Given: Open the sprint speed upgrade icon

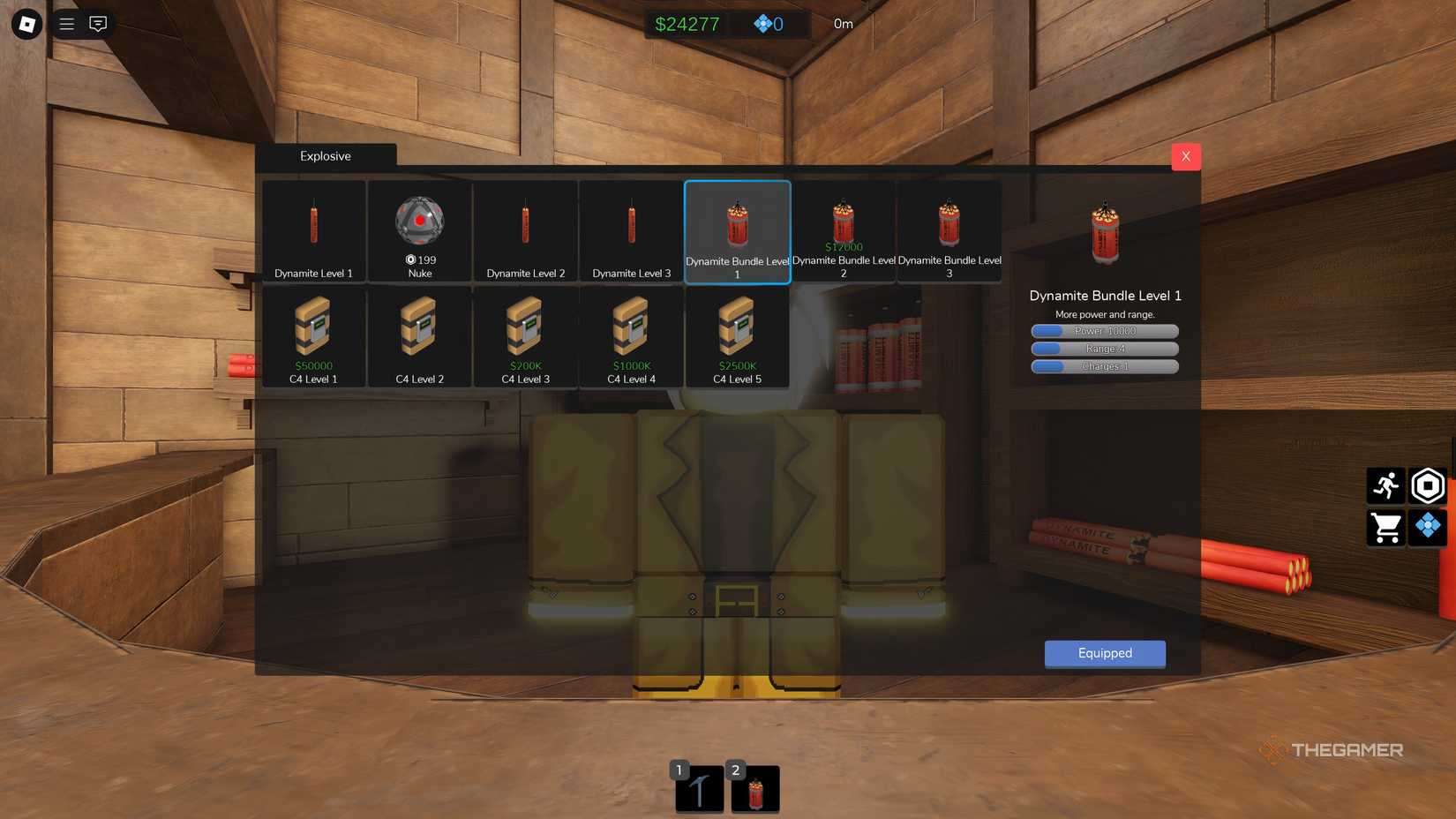Looking at the screenshot, I should pyautogui.click(x=1385, y=485).
